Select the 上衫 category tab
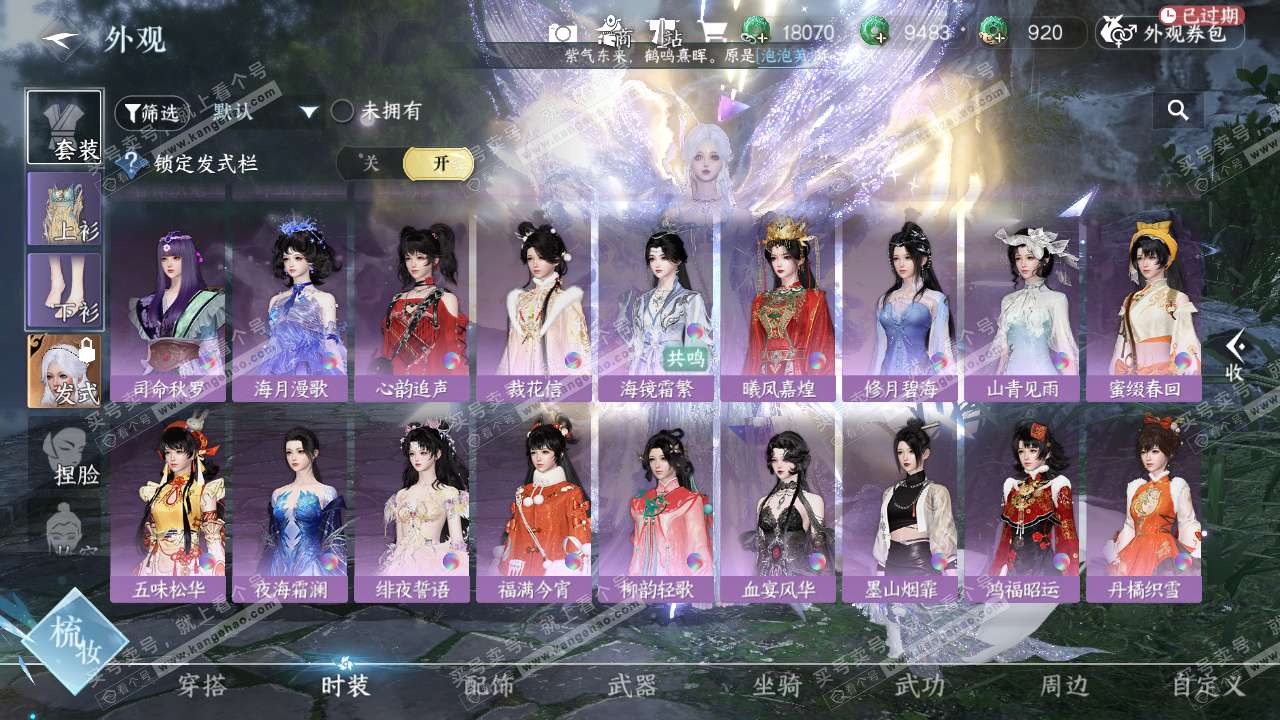This screenshot has height=720, width=1280. (x=65, y=209)
